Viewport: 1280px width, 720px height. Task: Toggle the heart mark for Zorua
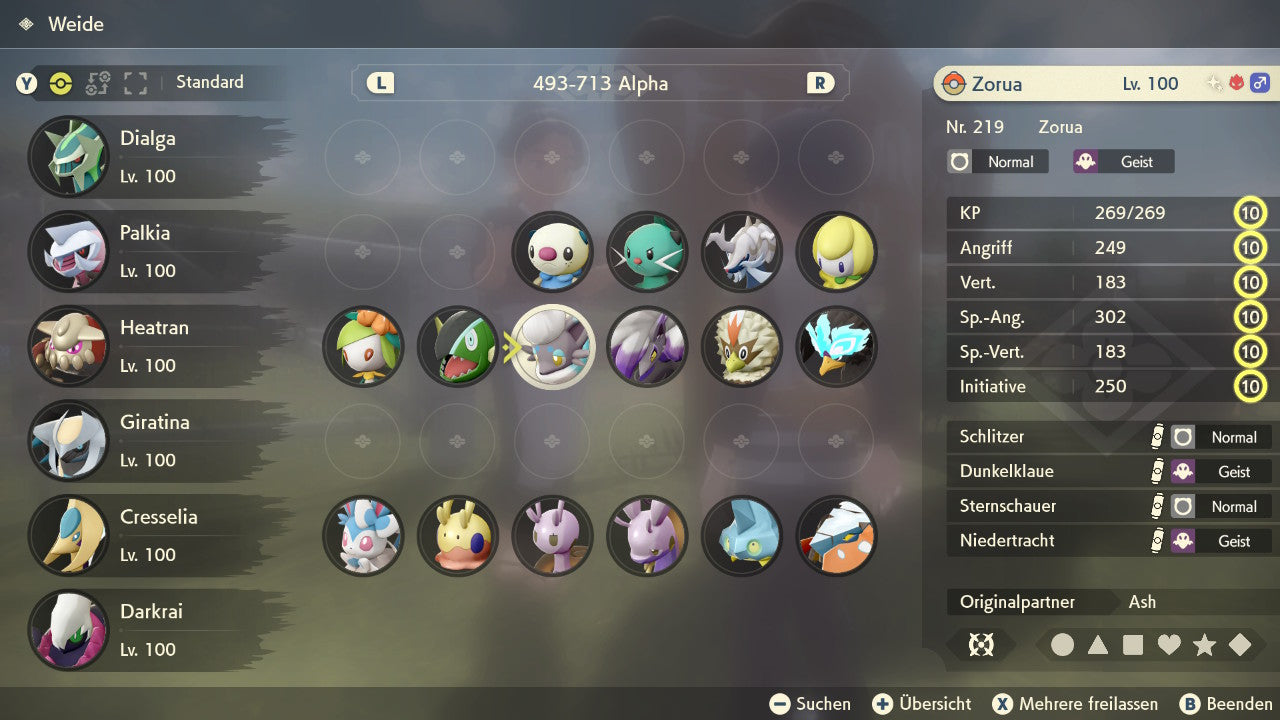tap(1168, 645)
